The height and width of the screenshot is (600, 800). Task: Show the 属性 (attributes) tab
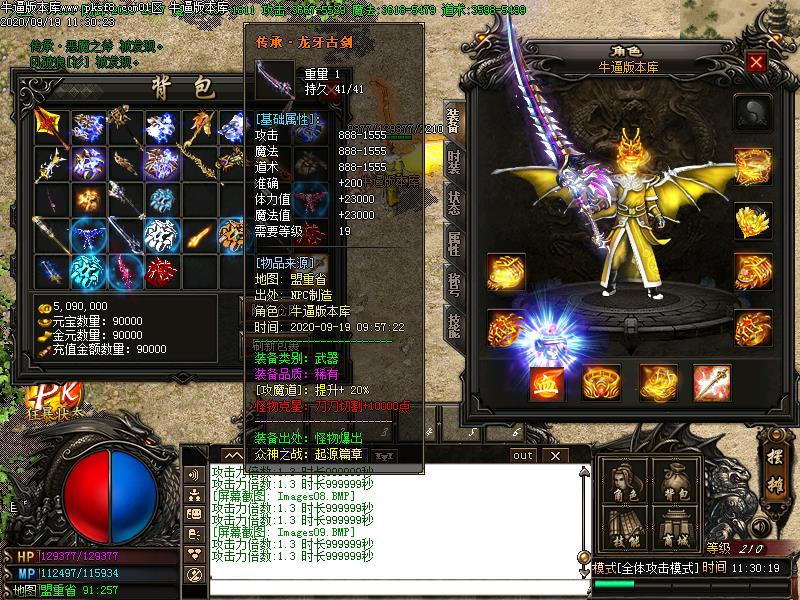point(453,242)
